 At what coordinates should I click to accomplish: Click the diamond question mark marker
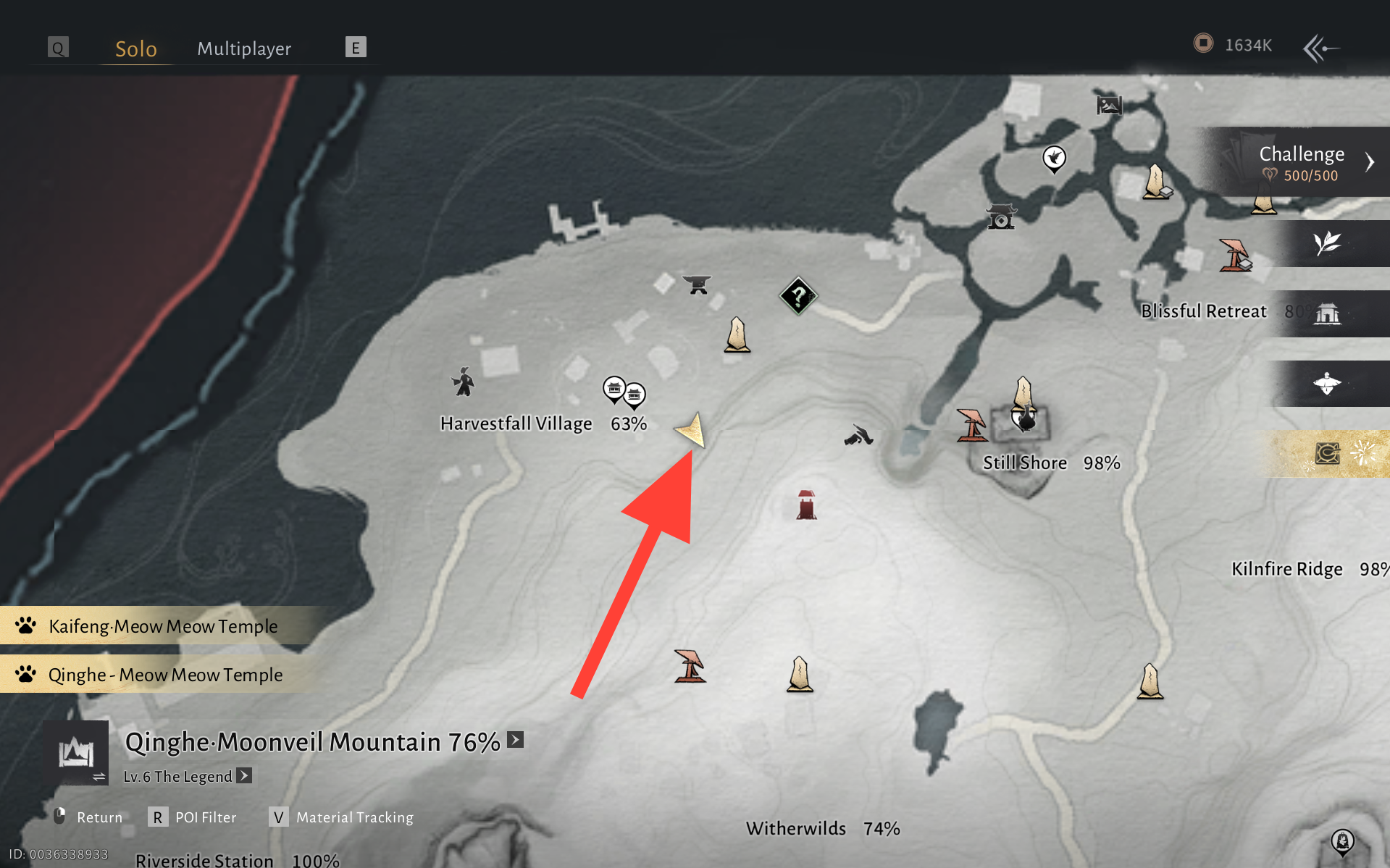point(798,295)
